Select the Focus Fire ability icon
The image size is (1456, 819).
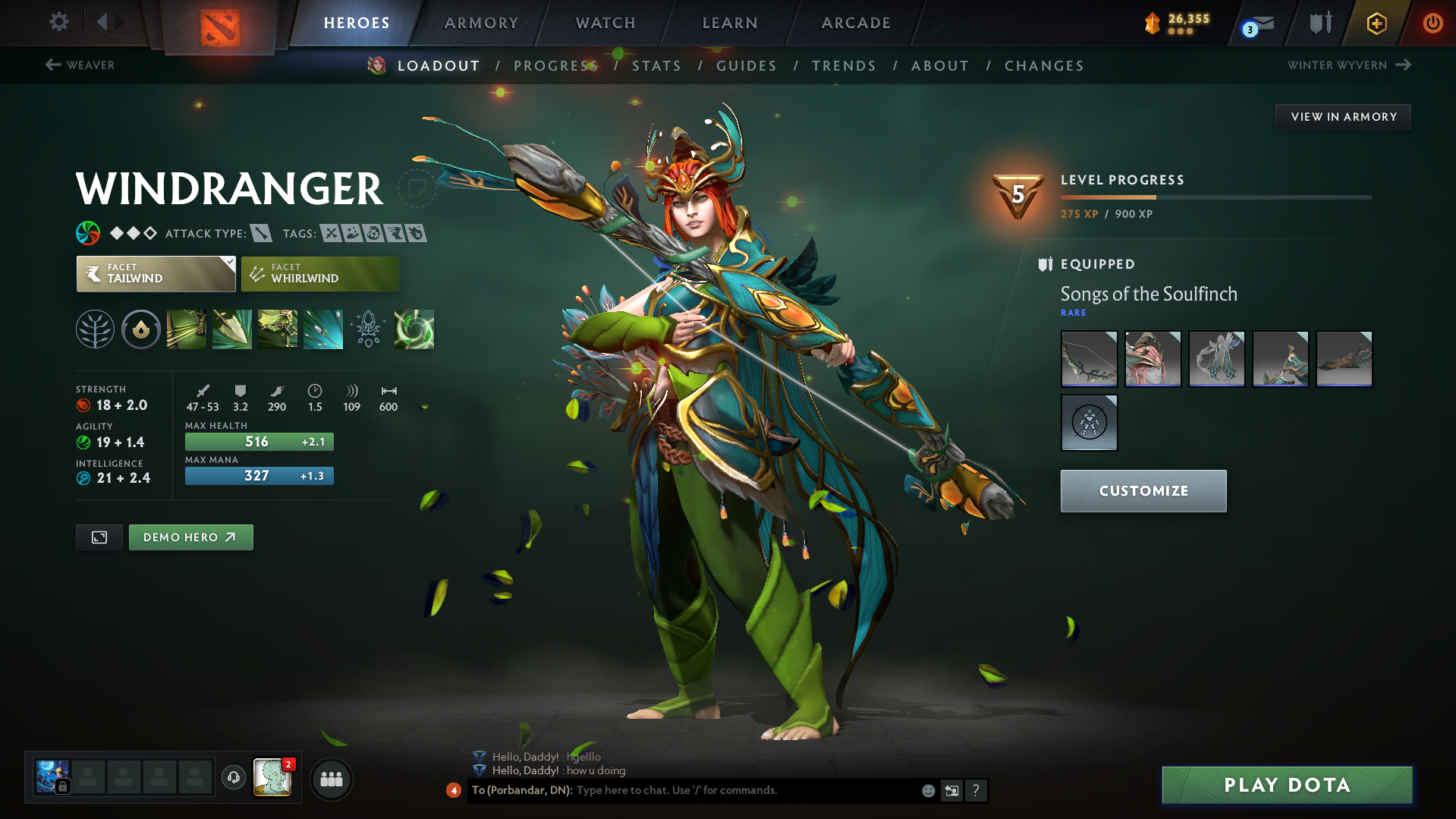(x=323, y=329)
